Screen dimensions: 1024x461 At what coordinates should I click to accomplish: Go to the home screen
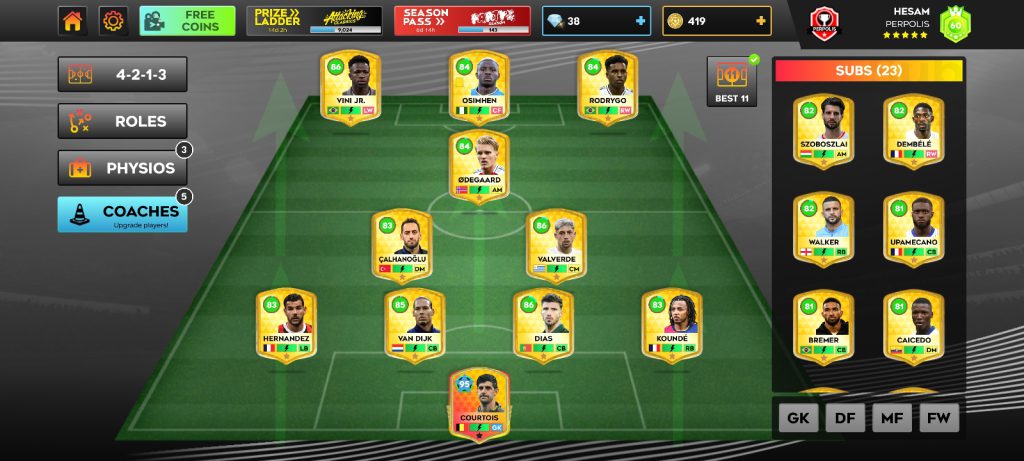pos(71,21)
